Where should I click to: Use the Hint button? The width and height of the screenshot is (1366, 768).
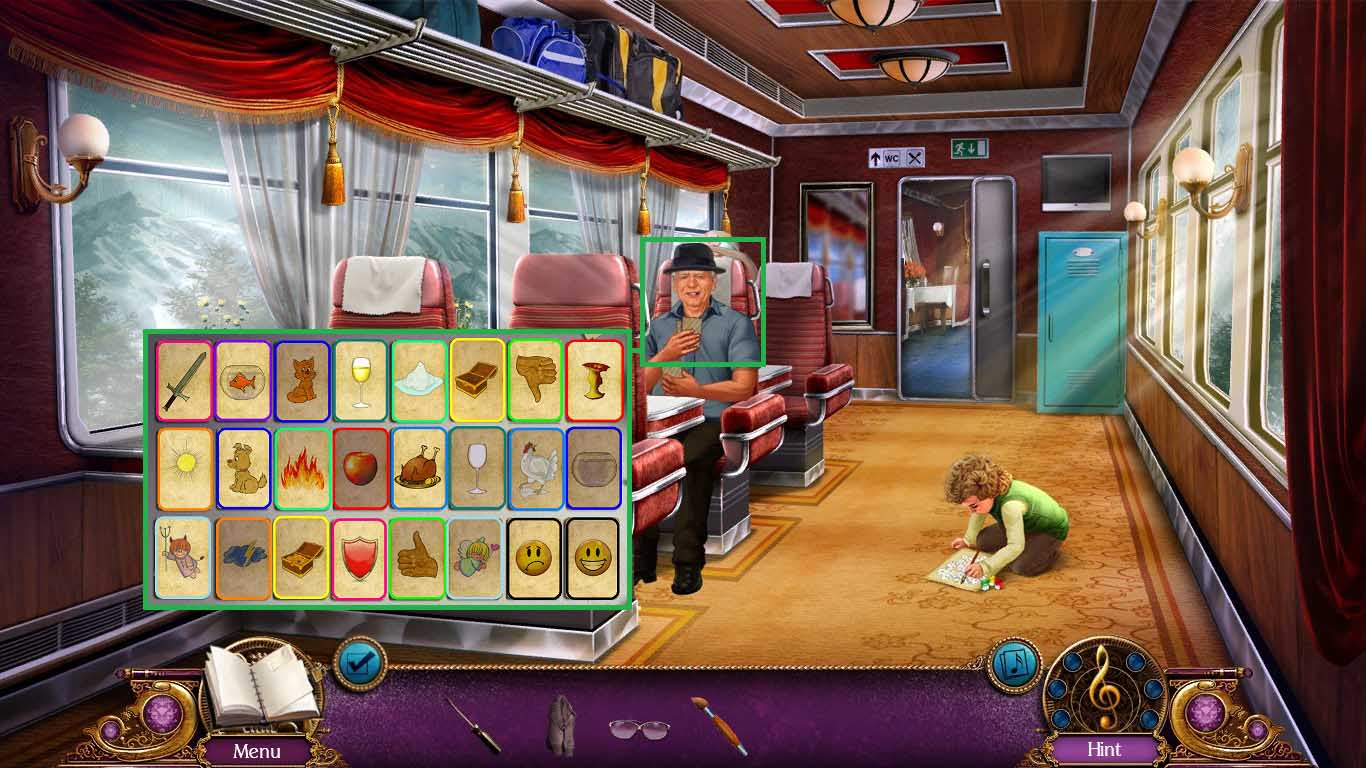point(1104,749)
